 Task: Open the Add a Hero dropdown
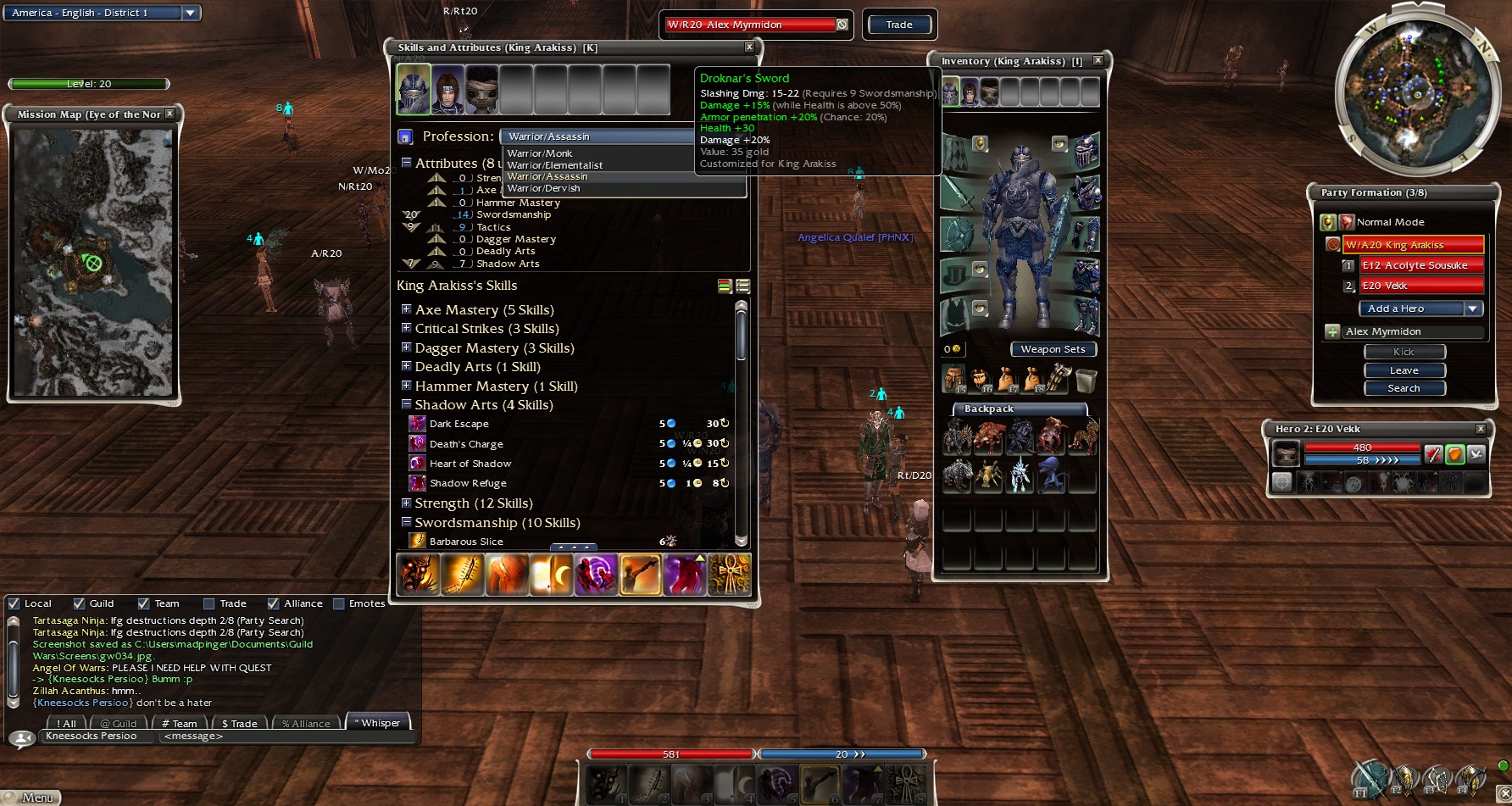tap(1473, 309)
